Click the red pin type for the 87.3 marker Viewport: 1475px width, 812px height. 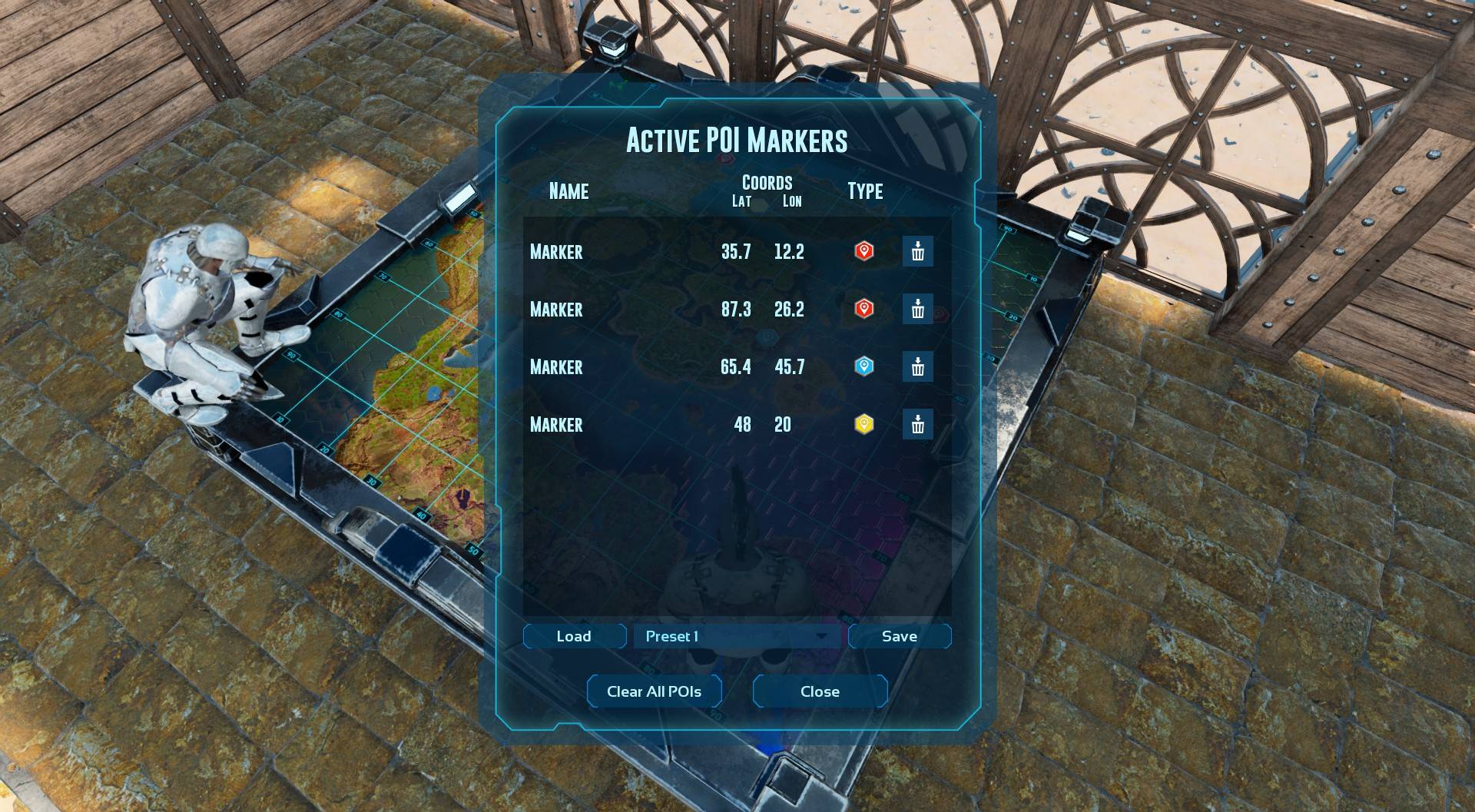863,310
